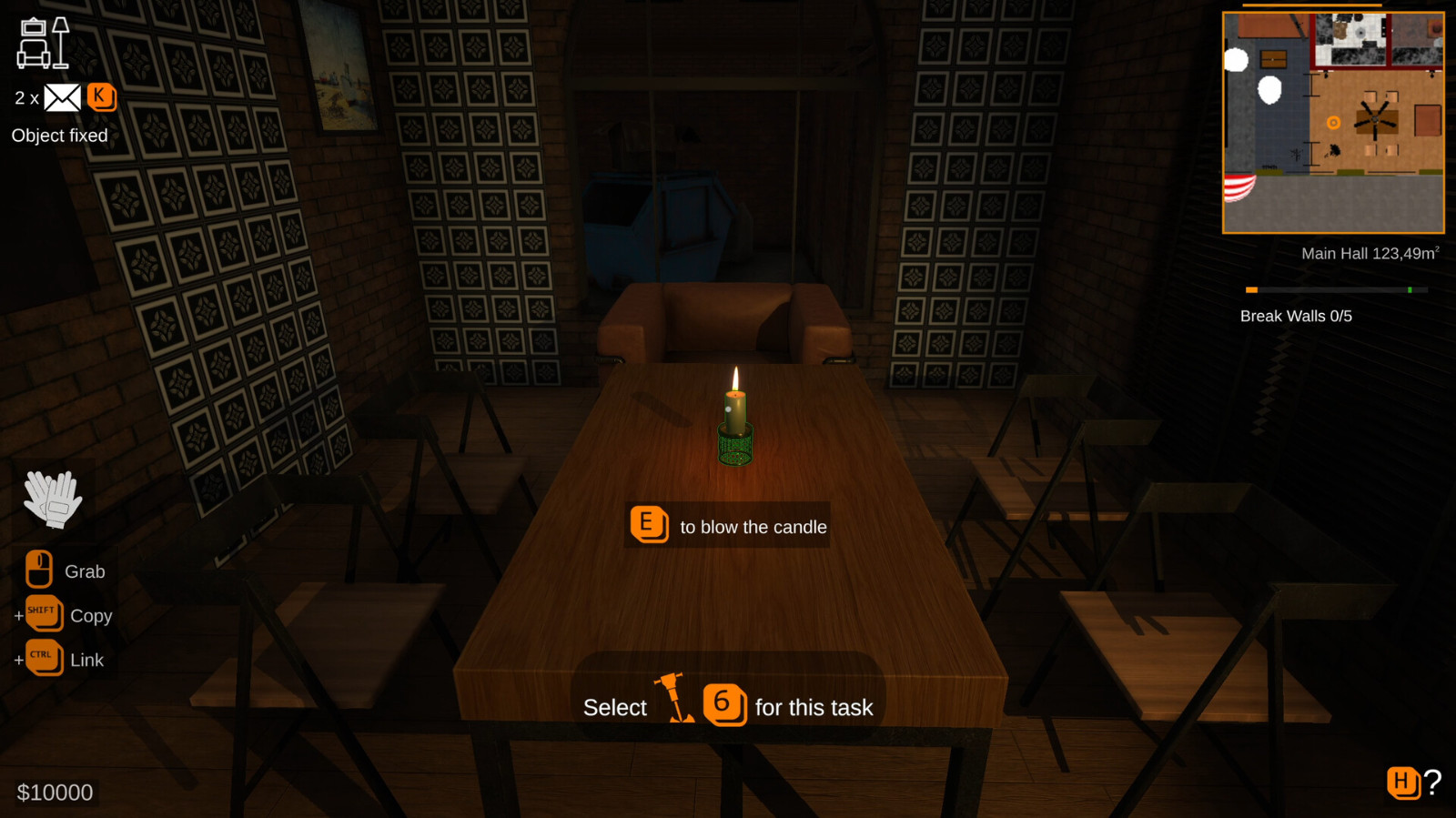
Task: Open the unread messages envelope
Action: click(x=62, y=97)
